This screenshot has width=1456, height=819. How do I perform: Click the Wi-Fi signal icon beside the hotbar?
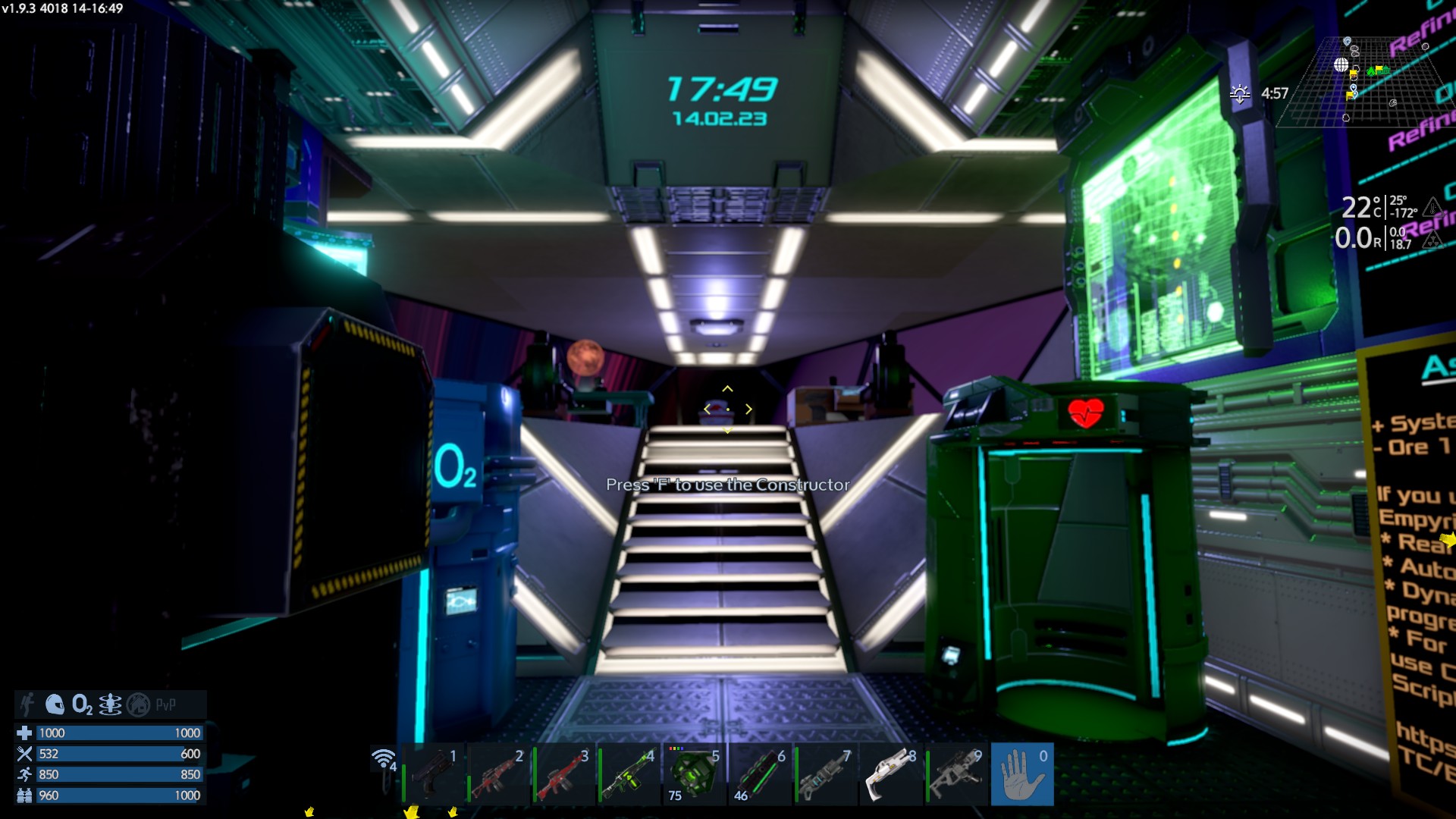[x=384, y=759]
